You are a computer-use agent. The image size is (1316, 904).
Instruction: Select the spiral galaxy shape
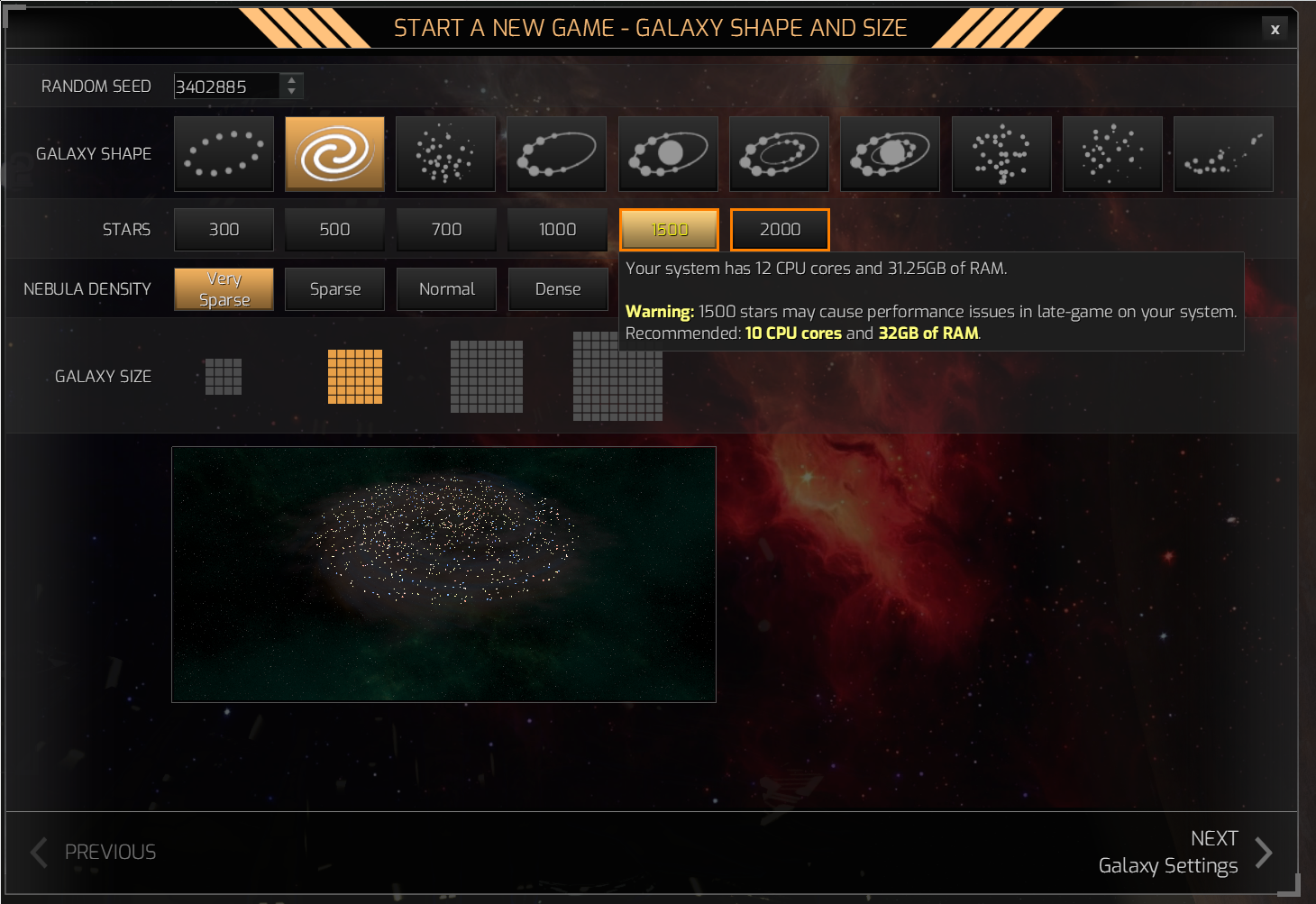coord(334,153)
